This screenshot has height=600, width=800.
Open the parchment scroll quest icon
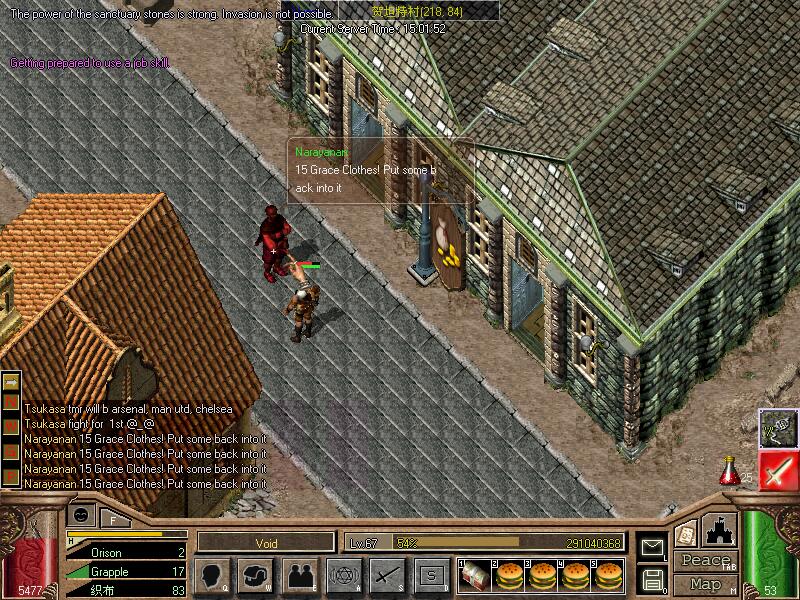click(x=686, y=533)
